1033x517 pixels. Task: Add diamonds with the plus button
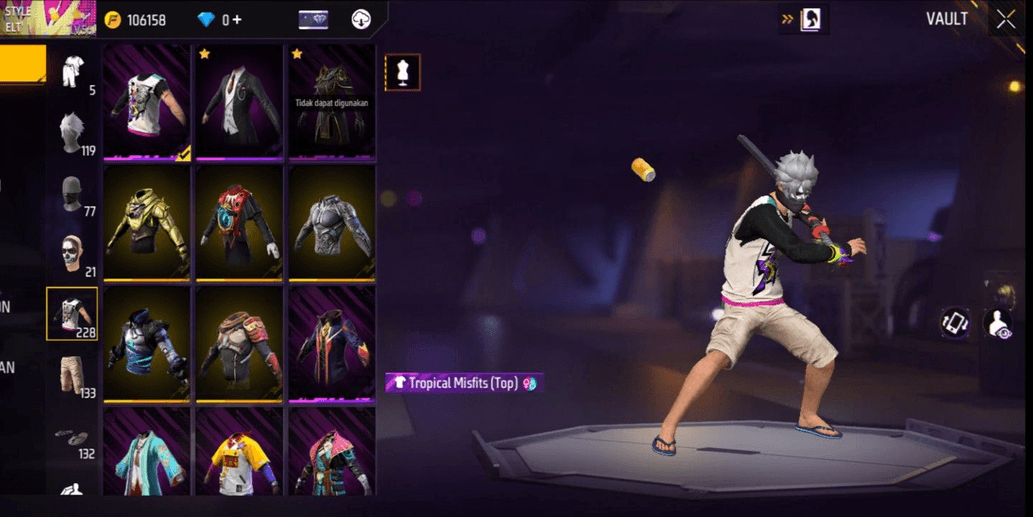click(x=237, y=20)
